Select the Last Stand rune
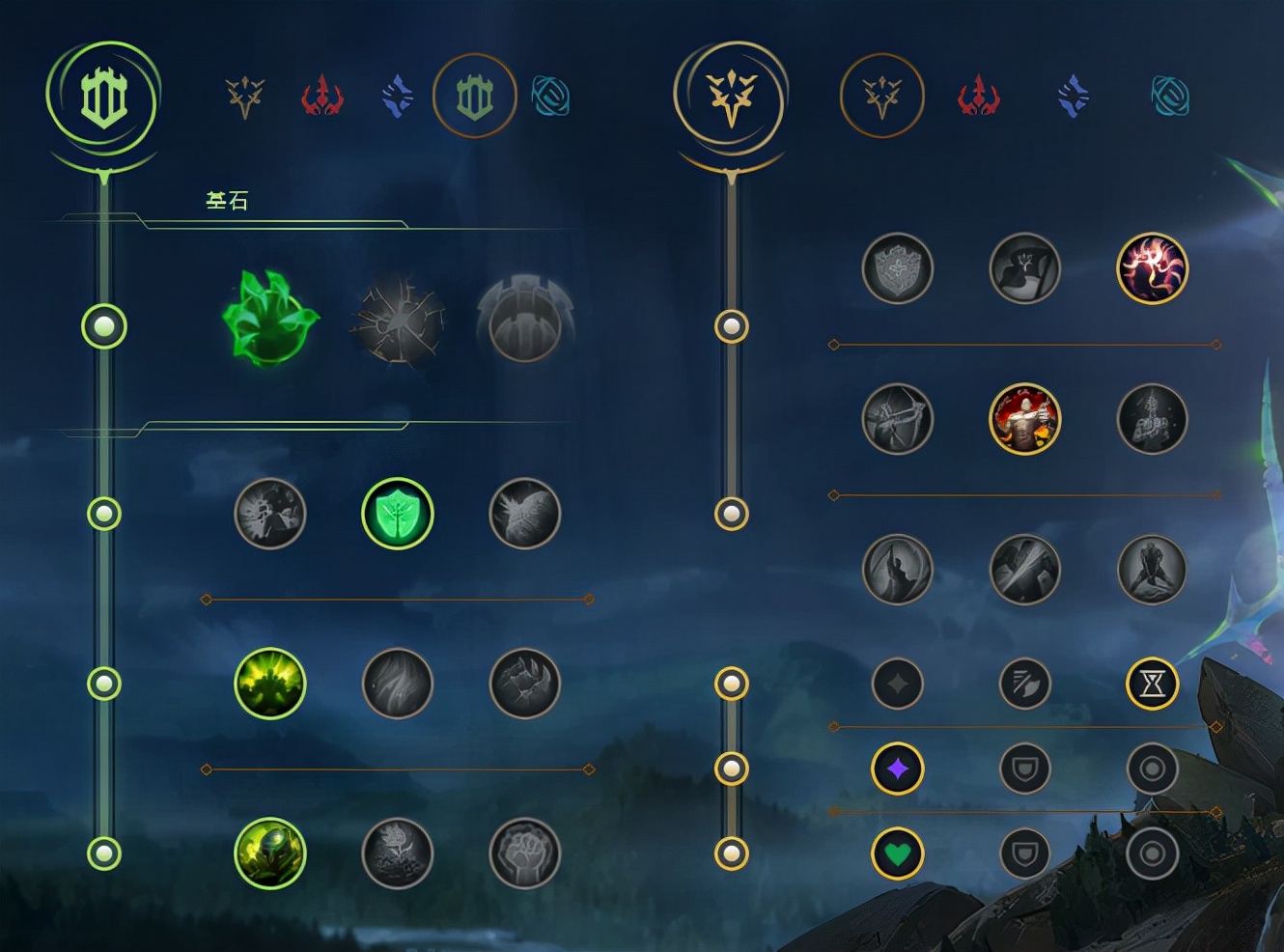 (x=1152, y=571)
